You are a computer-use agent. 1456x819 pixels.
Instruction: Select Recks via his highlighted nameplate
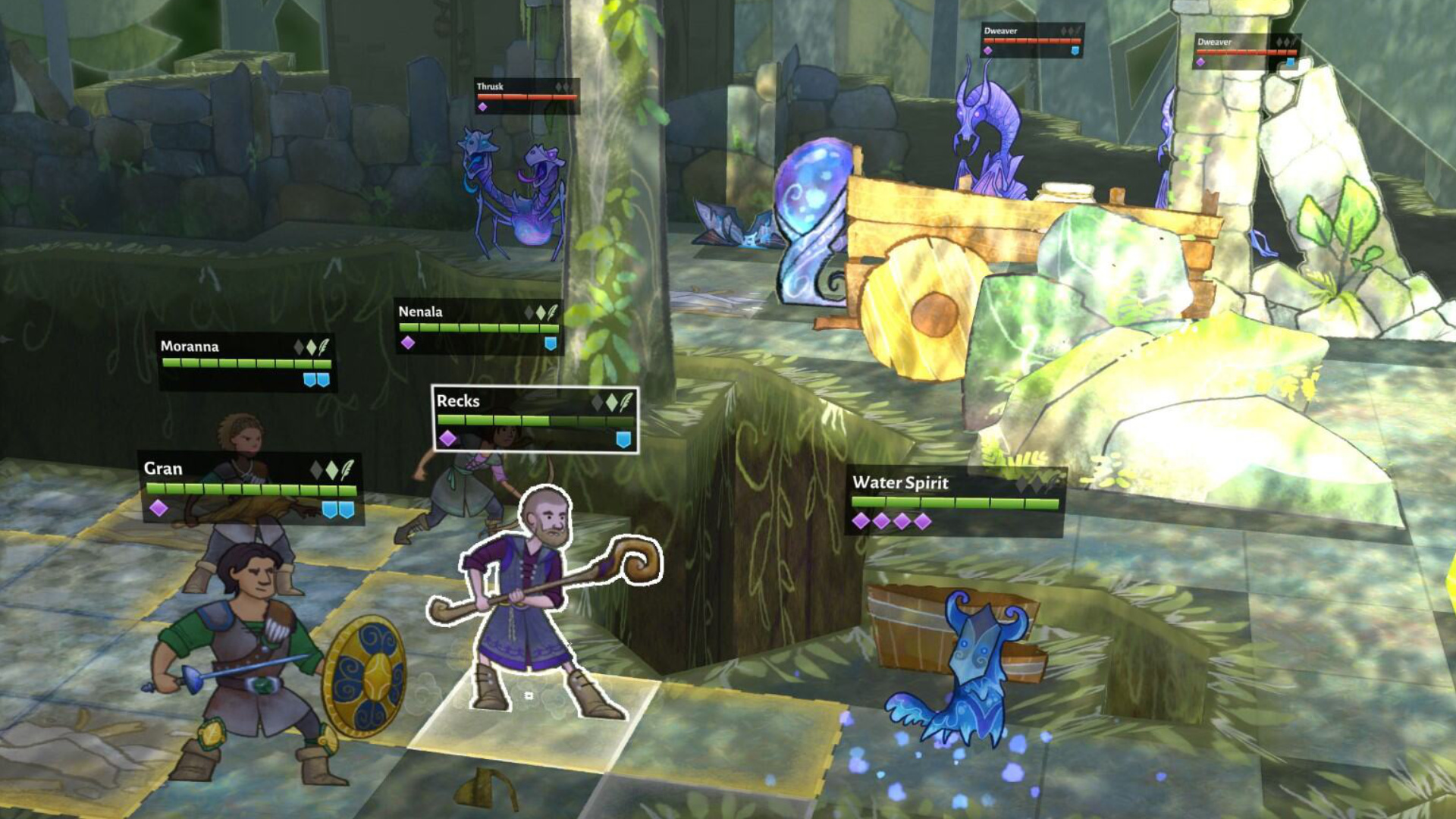[x=535, y=419]
